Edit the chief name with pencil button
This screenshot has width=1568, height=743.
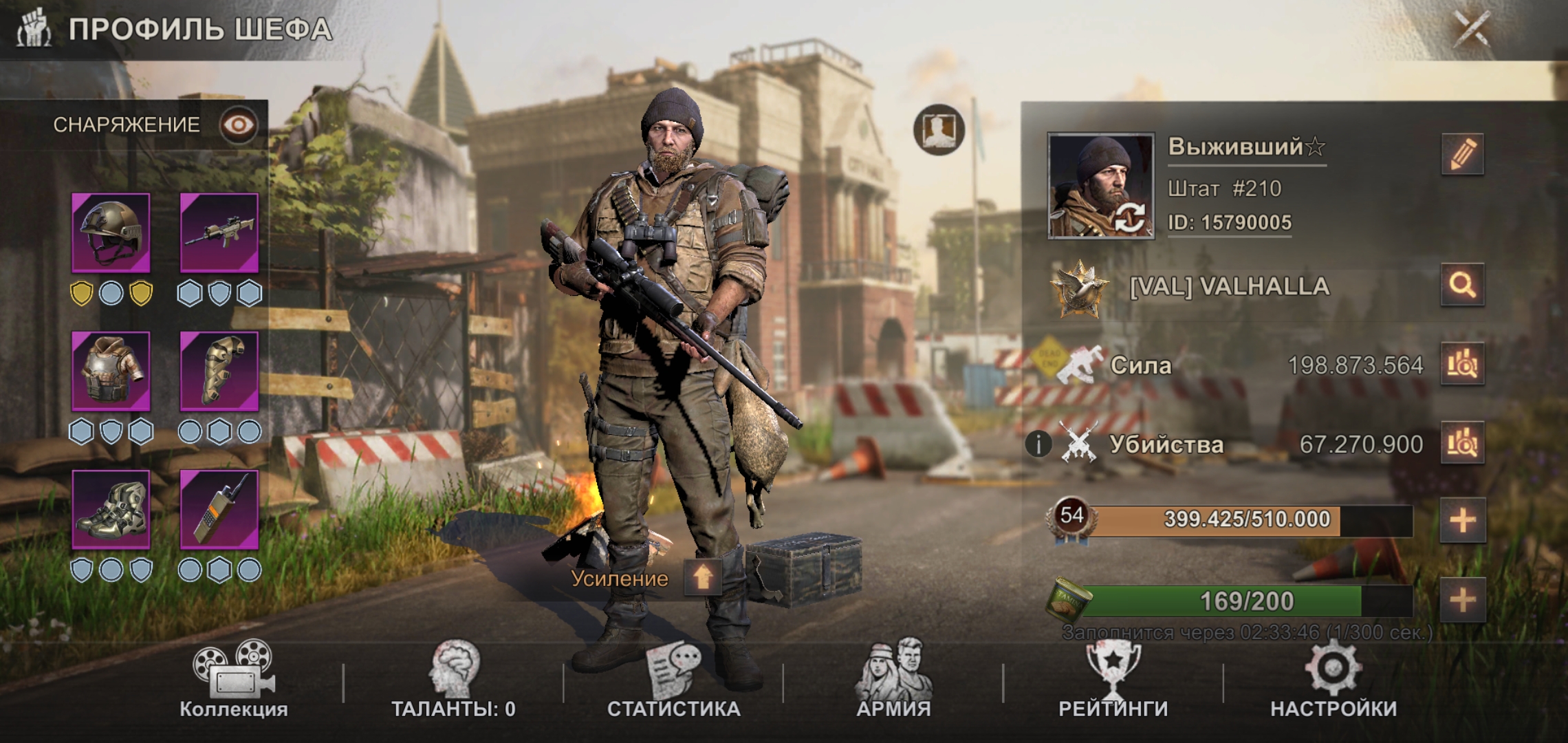1462,153
